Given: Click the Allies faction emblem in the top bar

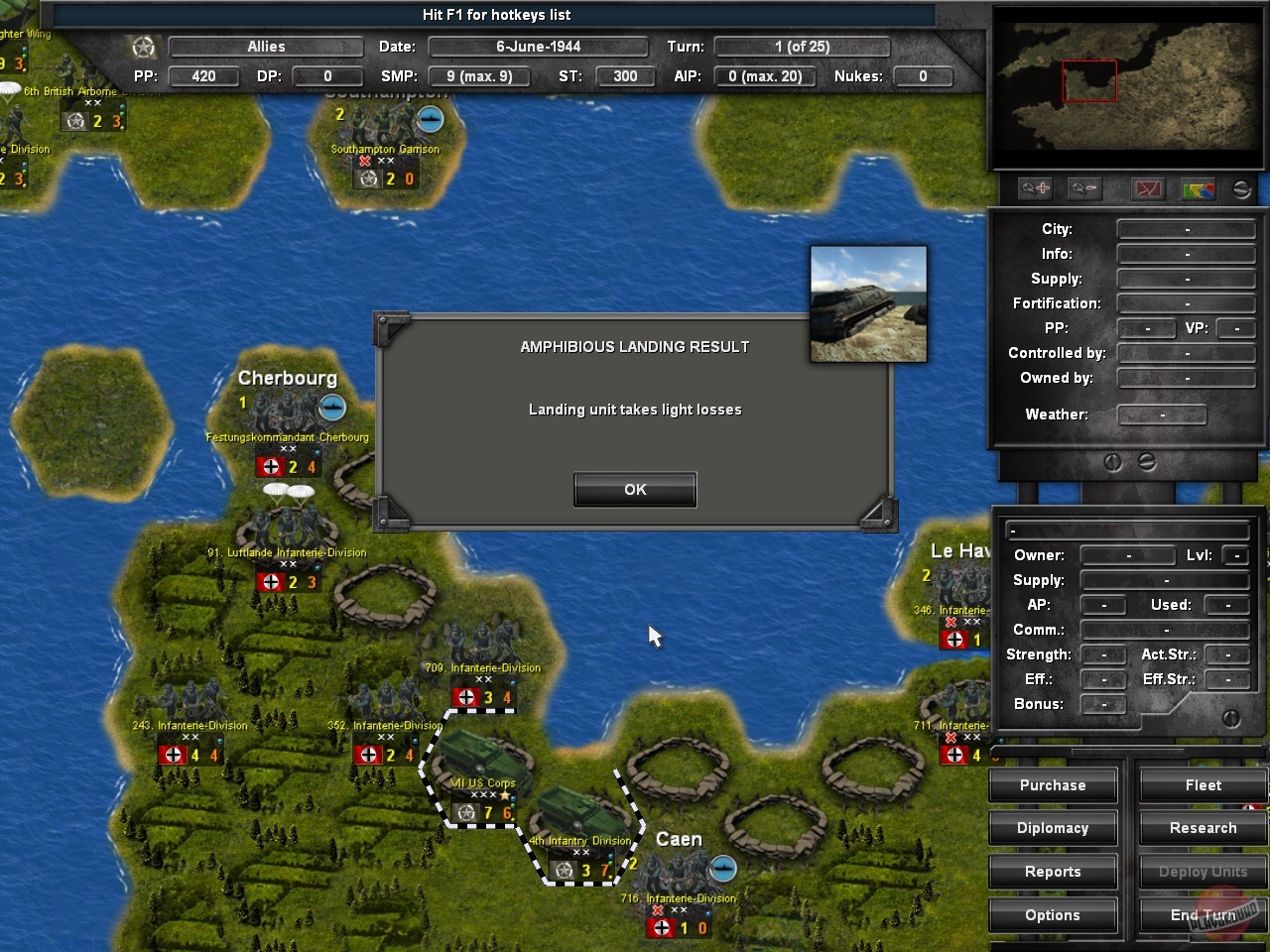Looking at the screenshot, I should click(x=142, y=46).
